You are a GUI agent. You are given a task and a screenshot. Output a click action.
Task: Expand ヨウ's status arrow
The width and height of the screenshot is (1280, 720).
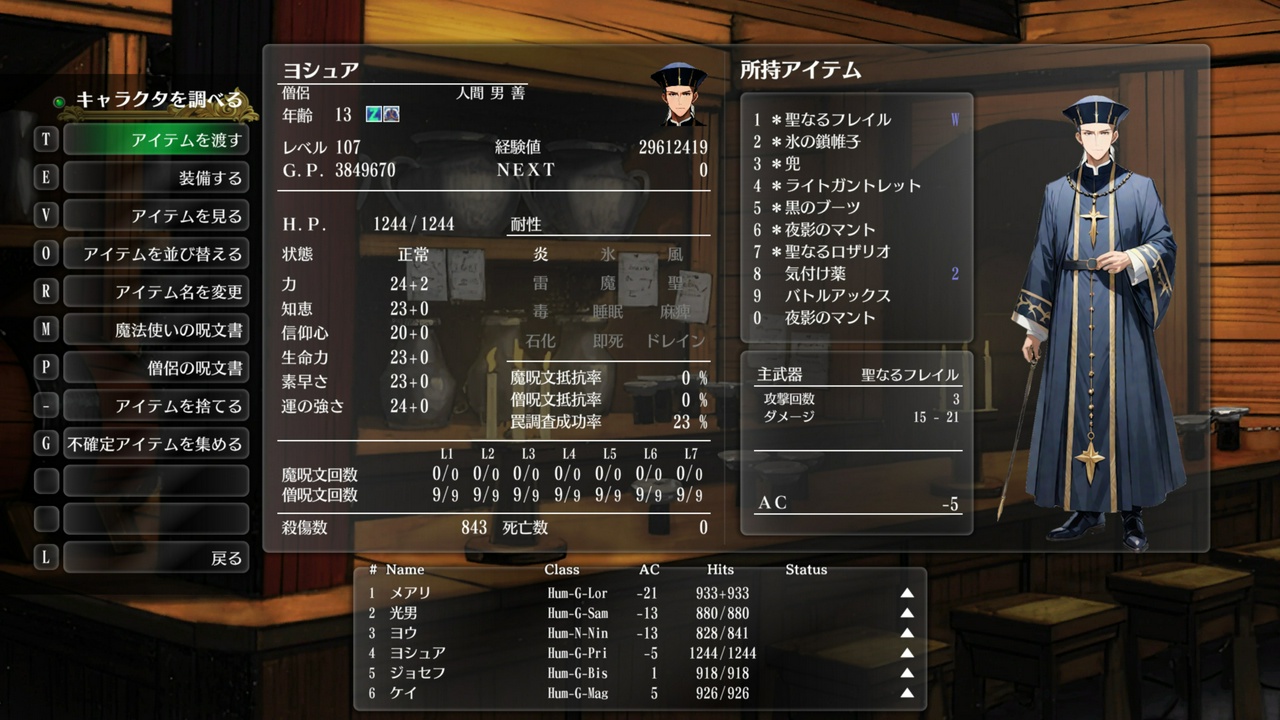(x=906, y=634)
